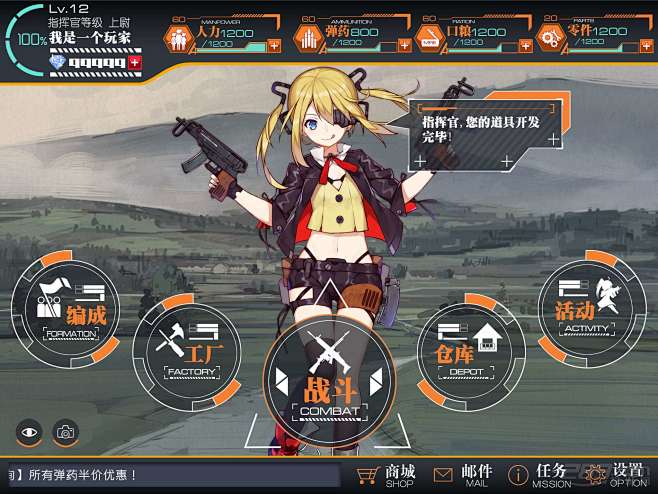This screenshot has width=658, height=494.
Task: Add more 零件 Parts with plus button
Action: [x=643, y=45]
